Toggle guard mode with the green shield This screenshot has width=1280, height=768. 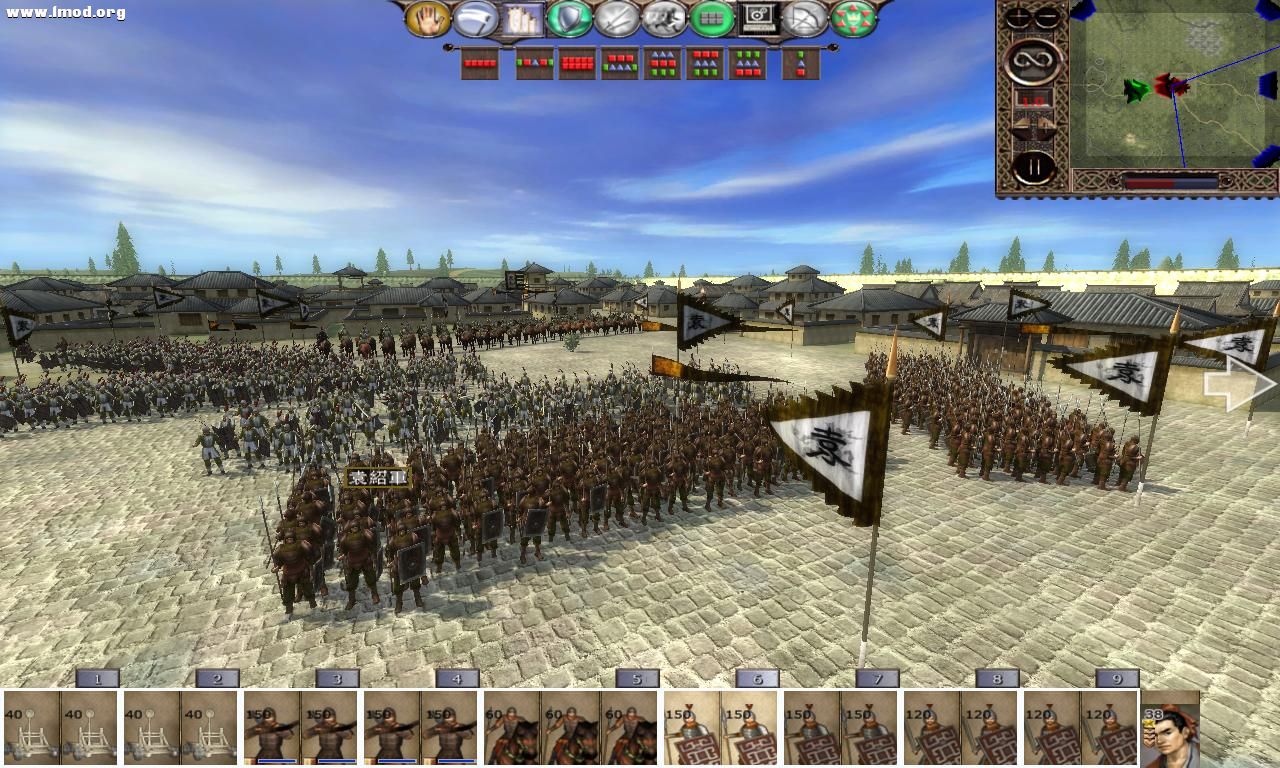pyautogui.click(x=568, y=18)
